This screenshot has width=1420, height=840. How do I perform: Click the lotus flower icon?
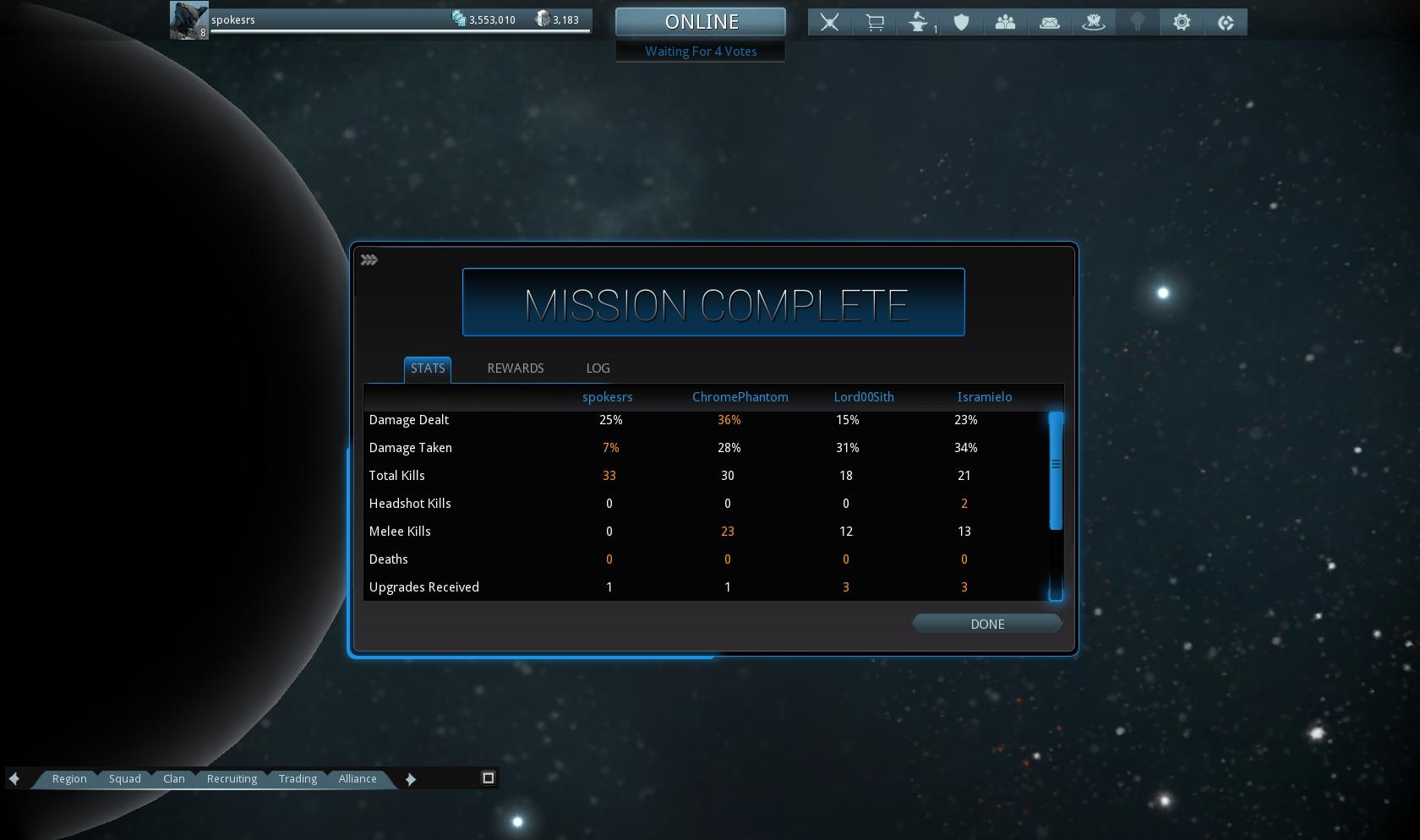1094,23
